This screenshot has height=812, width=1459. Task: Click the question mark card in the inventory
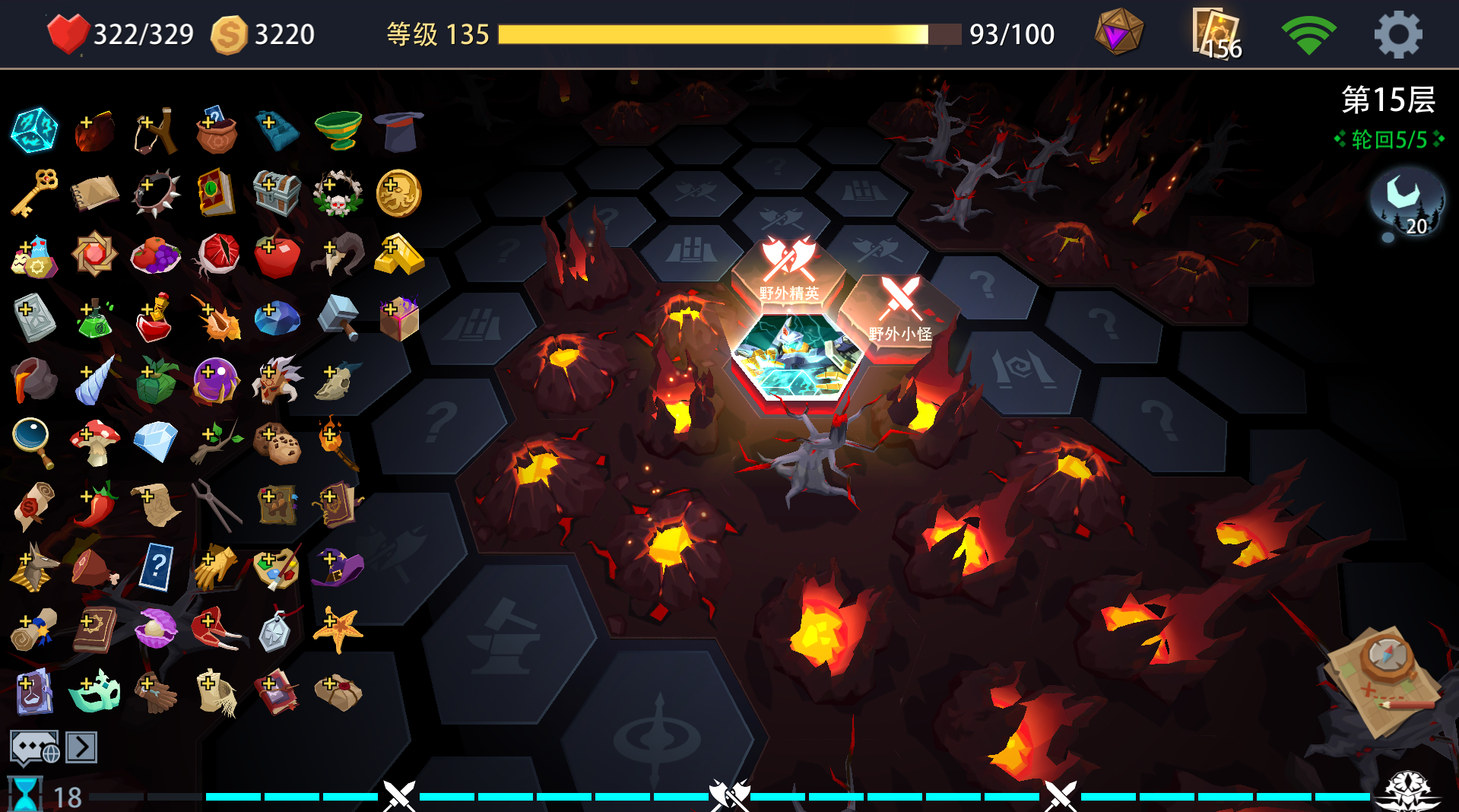tap(157, 566)
